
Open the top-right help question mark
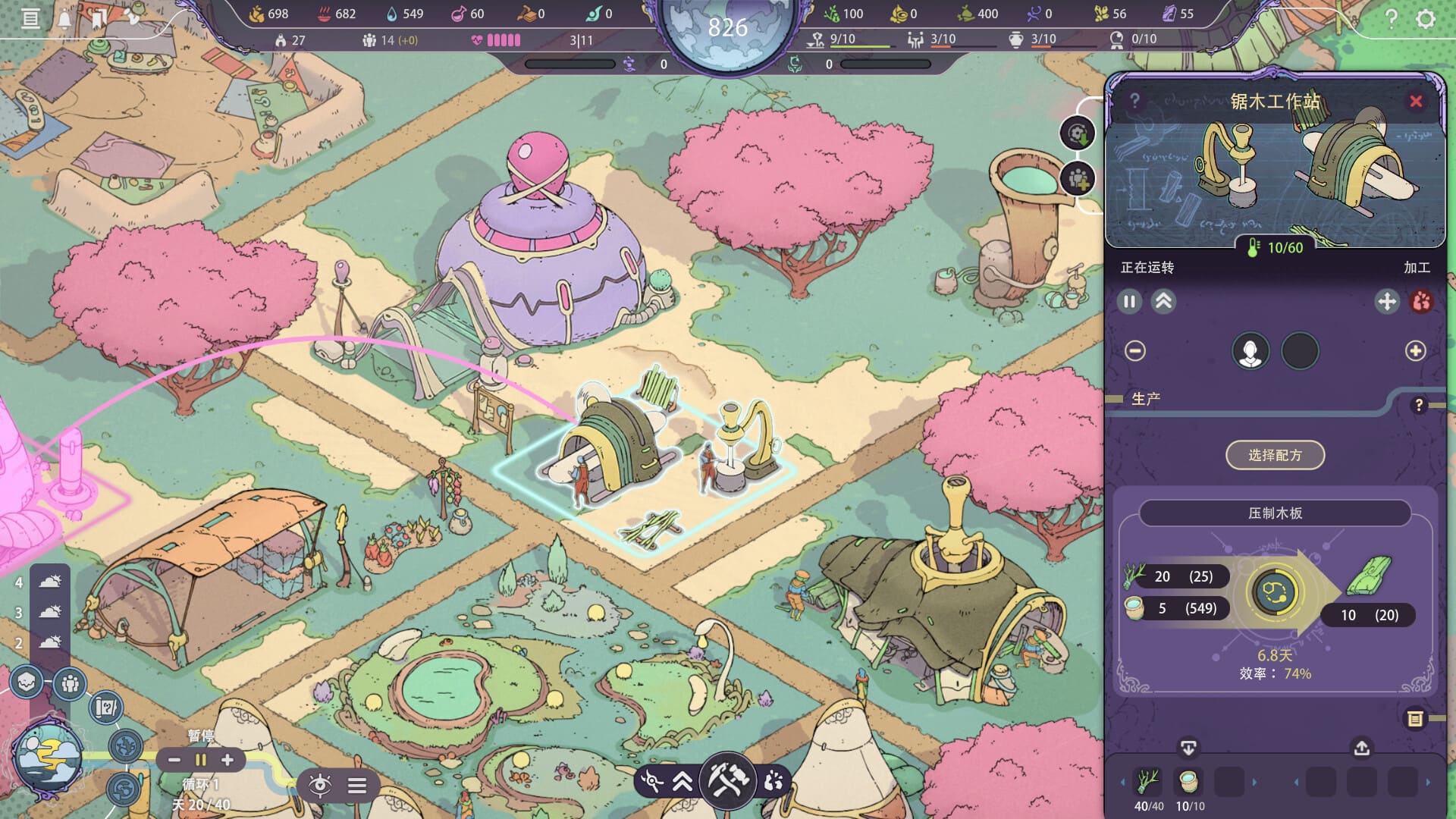pos(1391,18)
